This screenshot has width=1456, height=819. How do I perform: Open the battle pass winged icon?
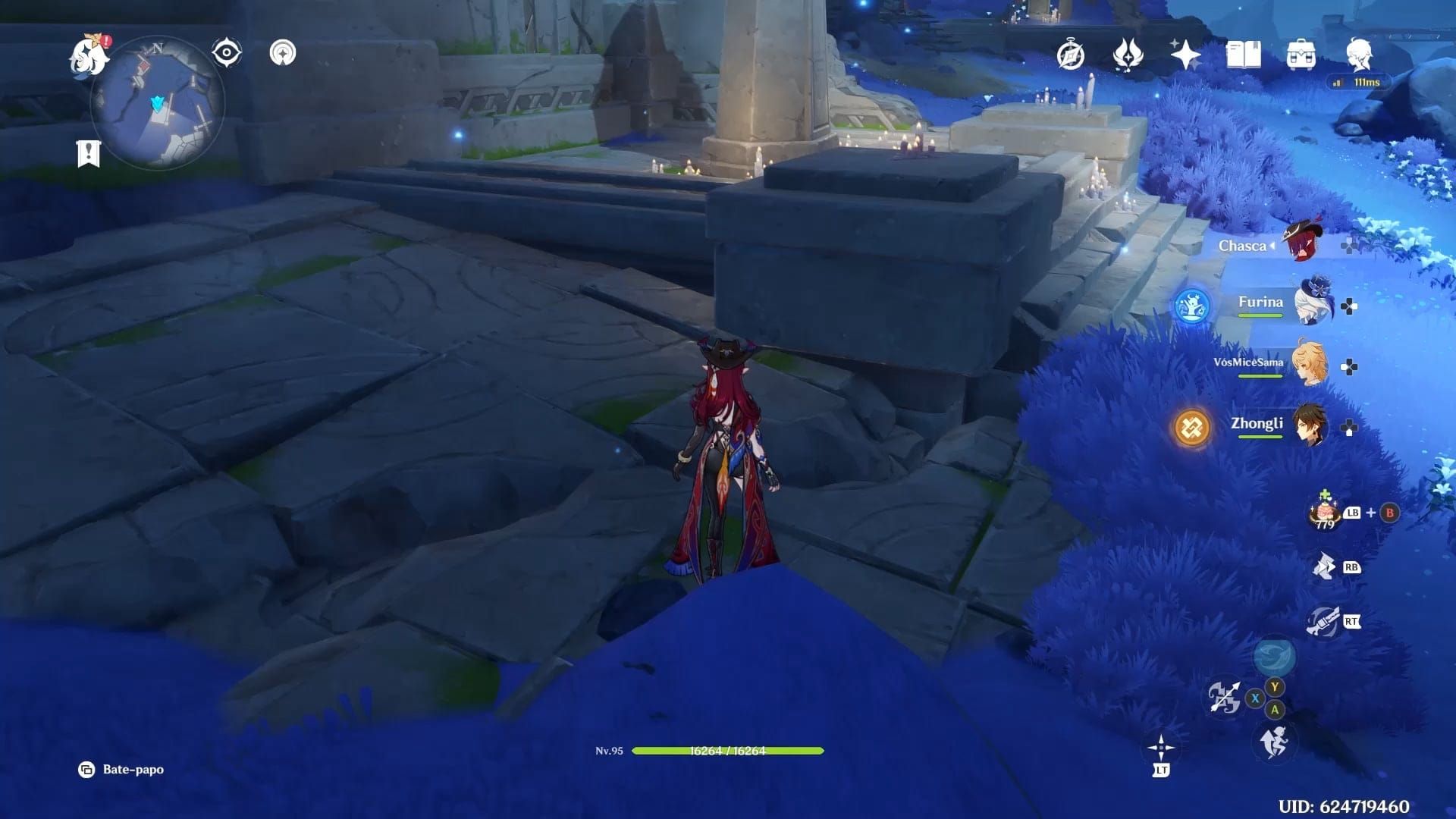[x=1128, y=55]
